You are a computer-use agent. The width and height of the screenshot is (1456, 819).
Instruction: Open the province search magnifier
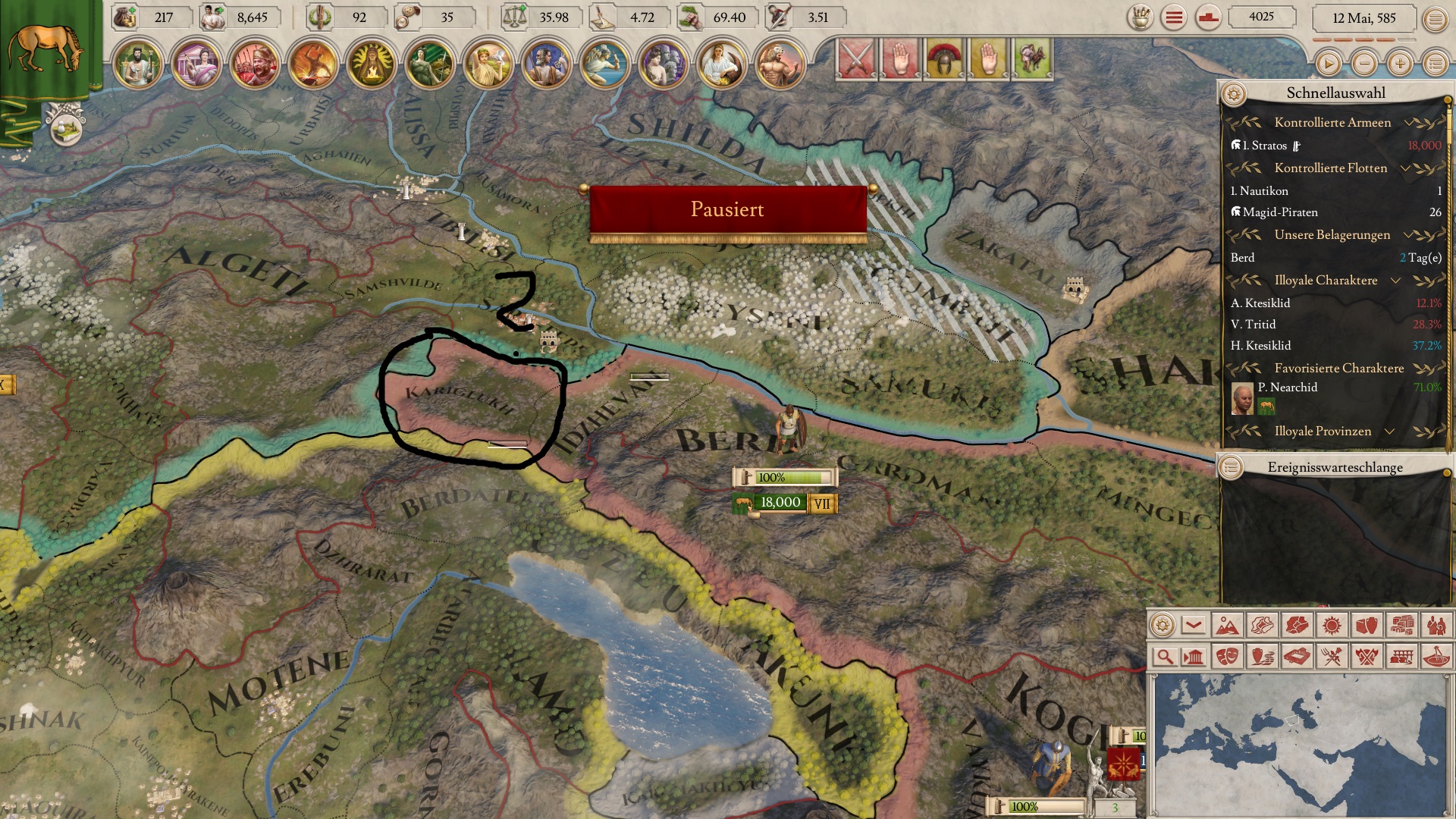point(1165,657)
